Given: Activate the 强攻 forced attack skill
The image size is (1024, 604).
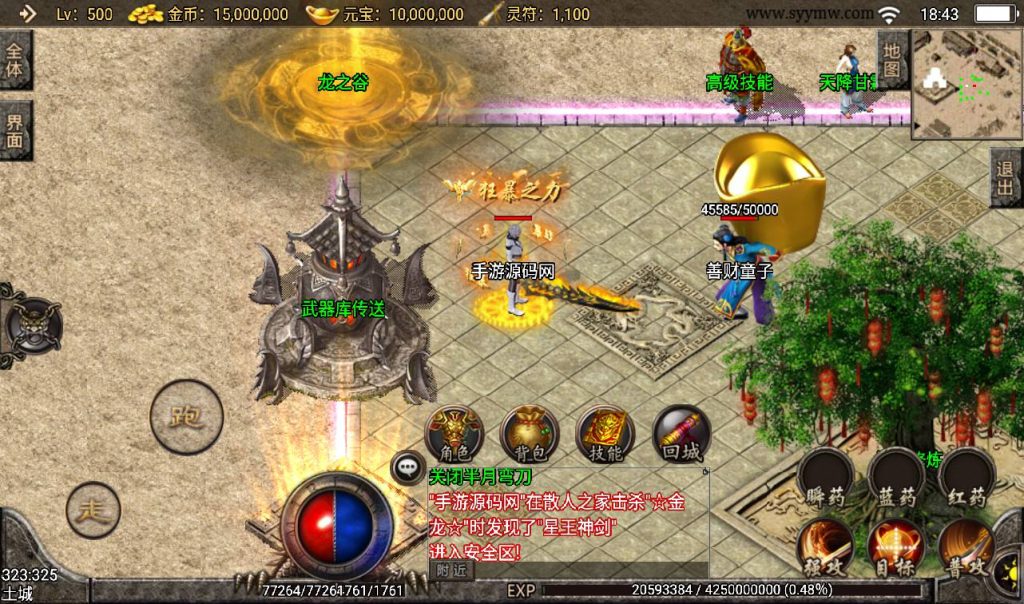Looking at the screenshot, I should coord(826,546).
